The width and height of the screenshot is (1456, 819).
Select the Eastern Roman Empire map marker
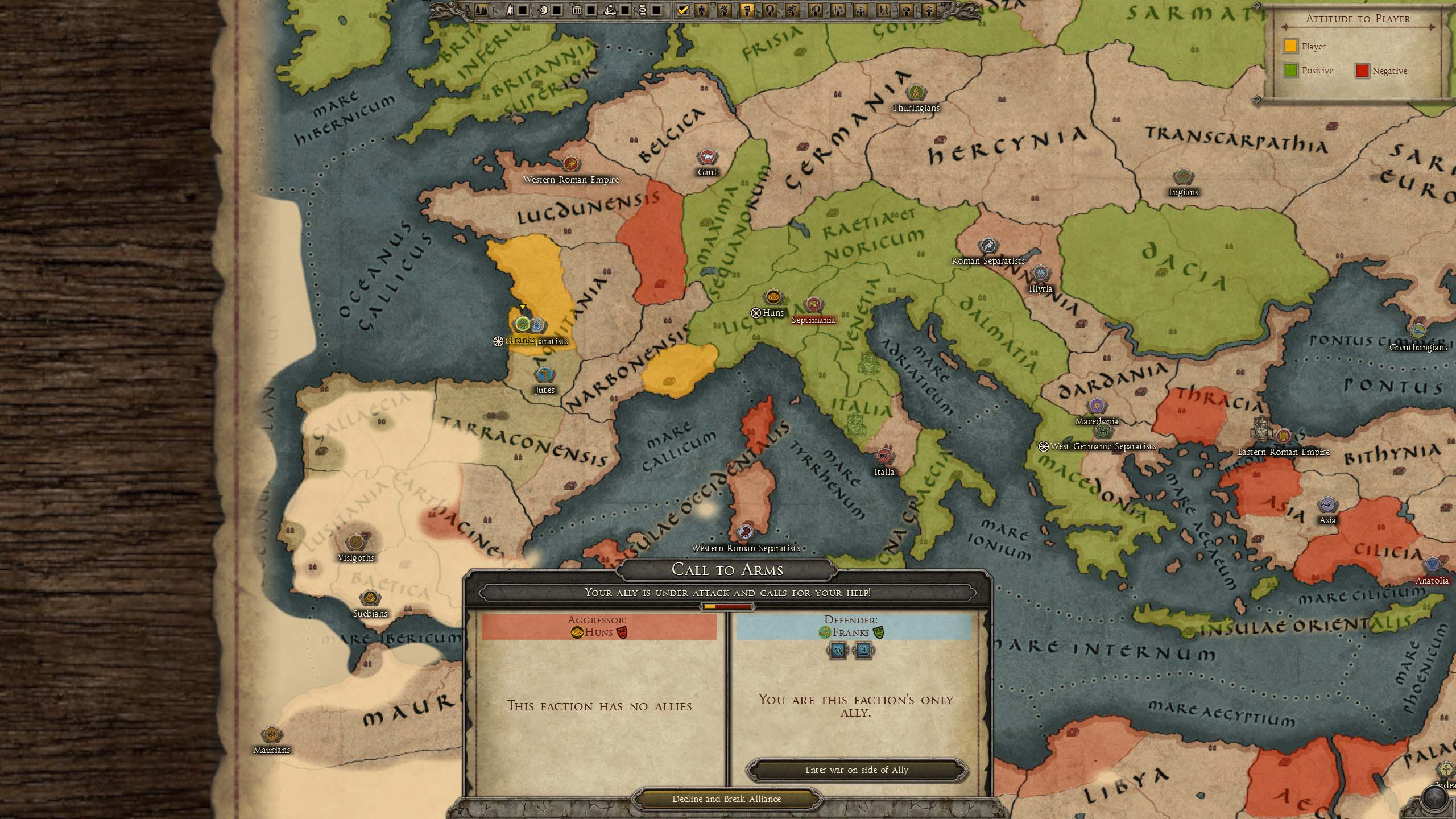click(1283, 437)
